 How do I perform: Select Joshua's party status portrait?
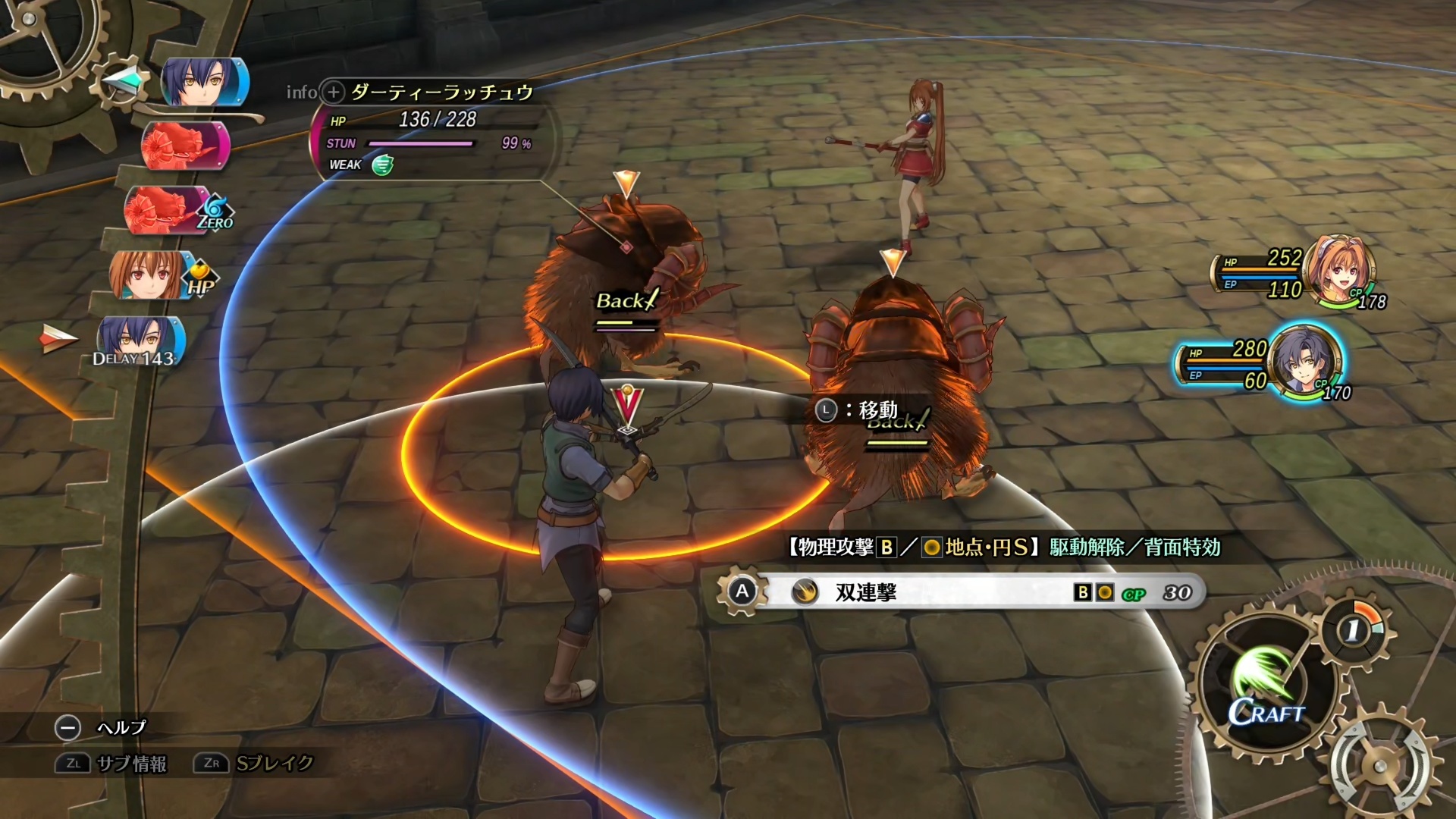point(1303,361)
